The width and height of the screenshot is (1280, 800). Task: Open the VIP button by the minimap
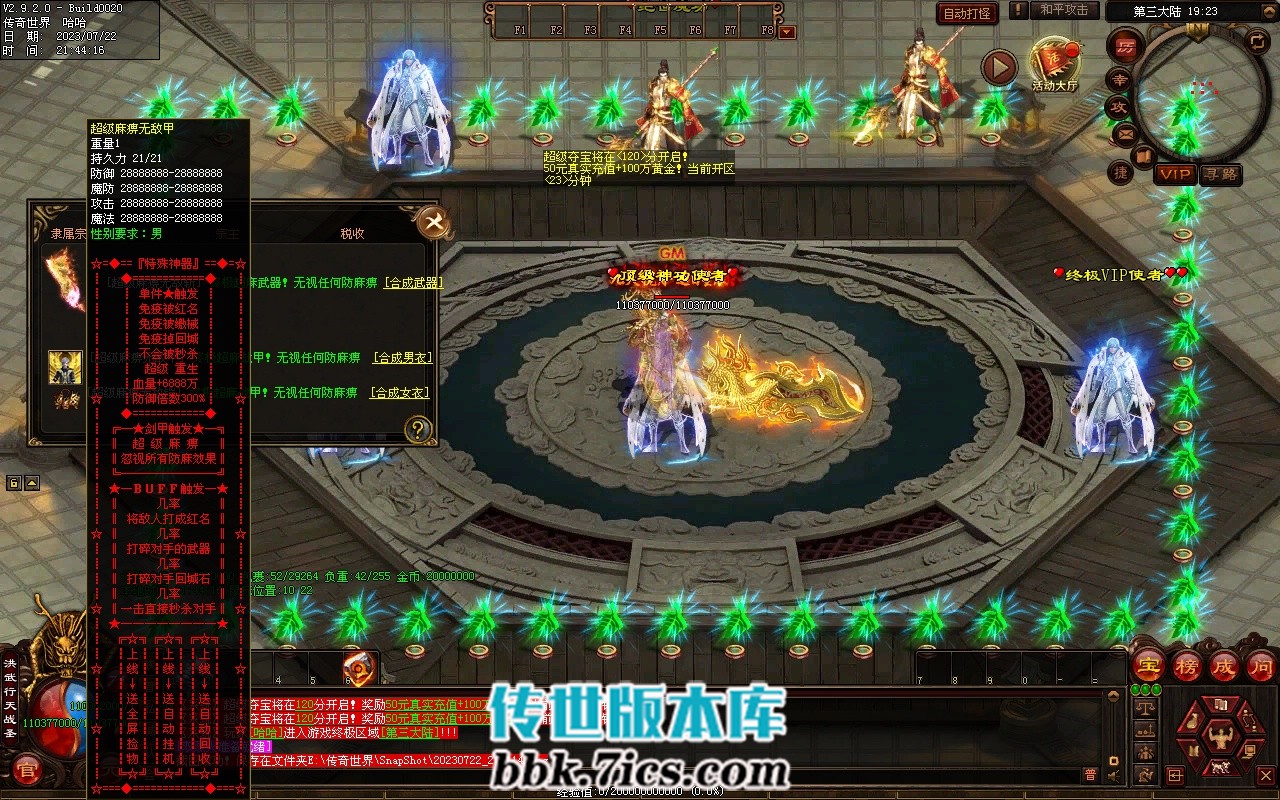pos(1175,174)
